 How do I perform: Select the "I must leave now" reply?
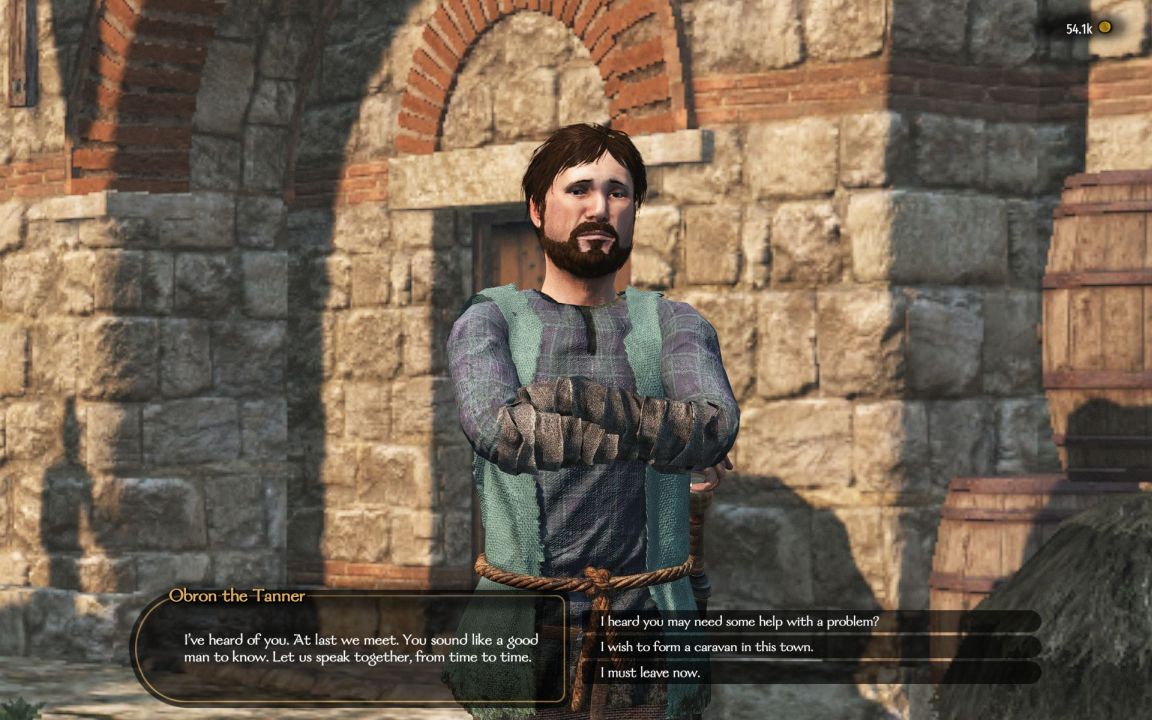650,673
